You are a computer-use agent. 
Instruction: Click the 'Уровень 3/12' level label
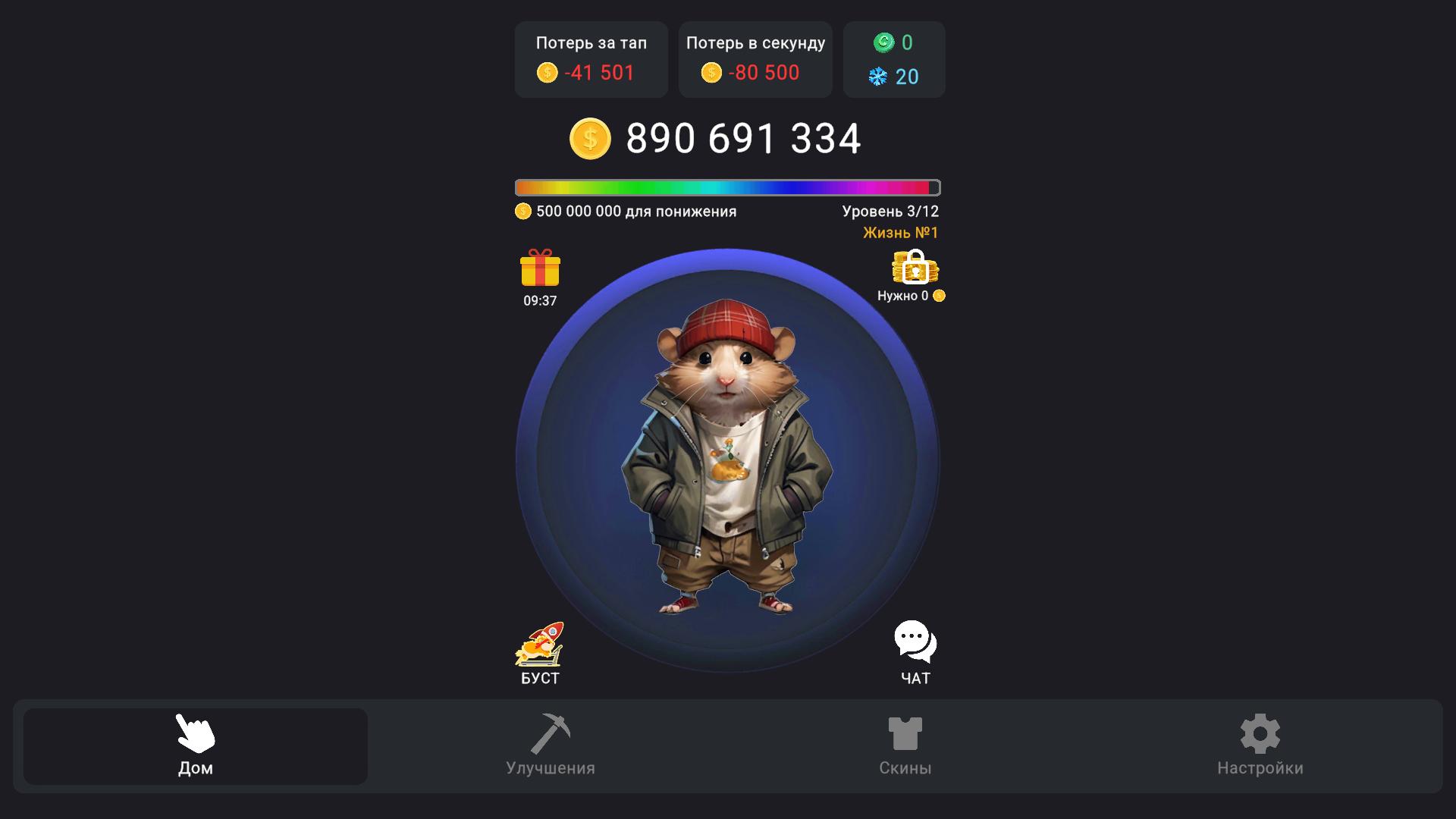tap(891, 211)
